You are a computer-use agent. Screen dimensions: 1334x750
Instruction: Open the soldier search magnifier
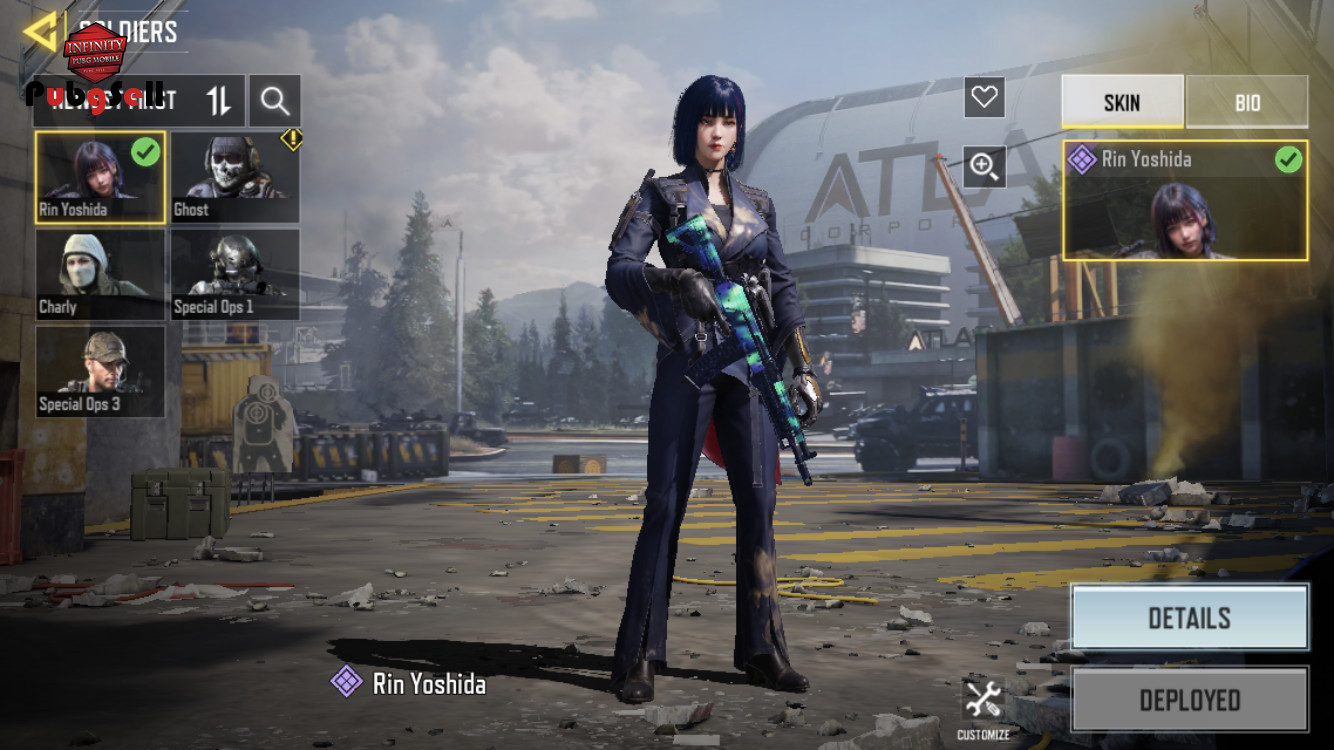pyautogui.click(x=275, y=100)
